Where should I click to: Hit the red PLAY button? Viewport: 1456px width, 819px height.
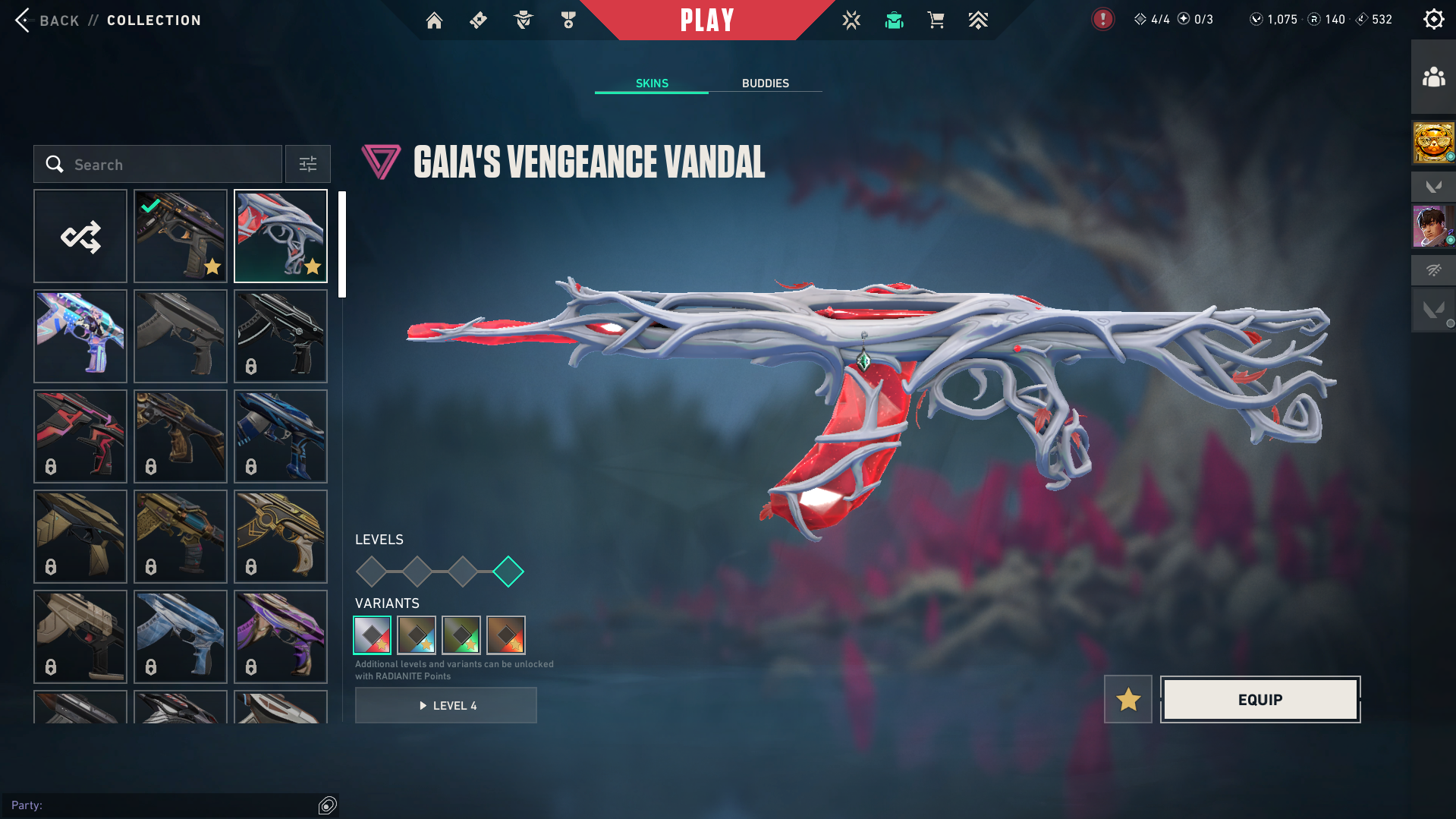tap(707, 20)
